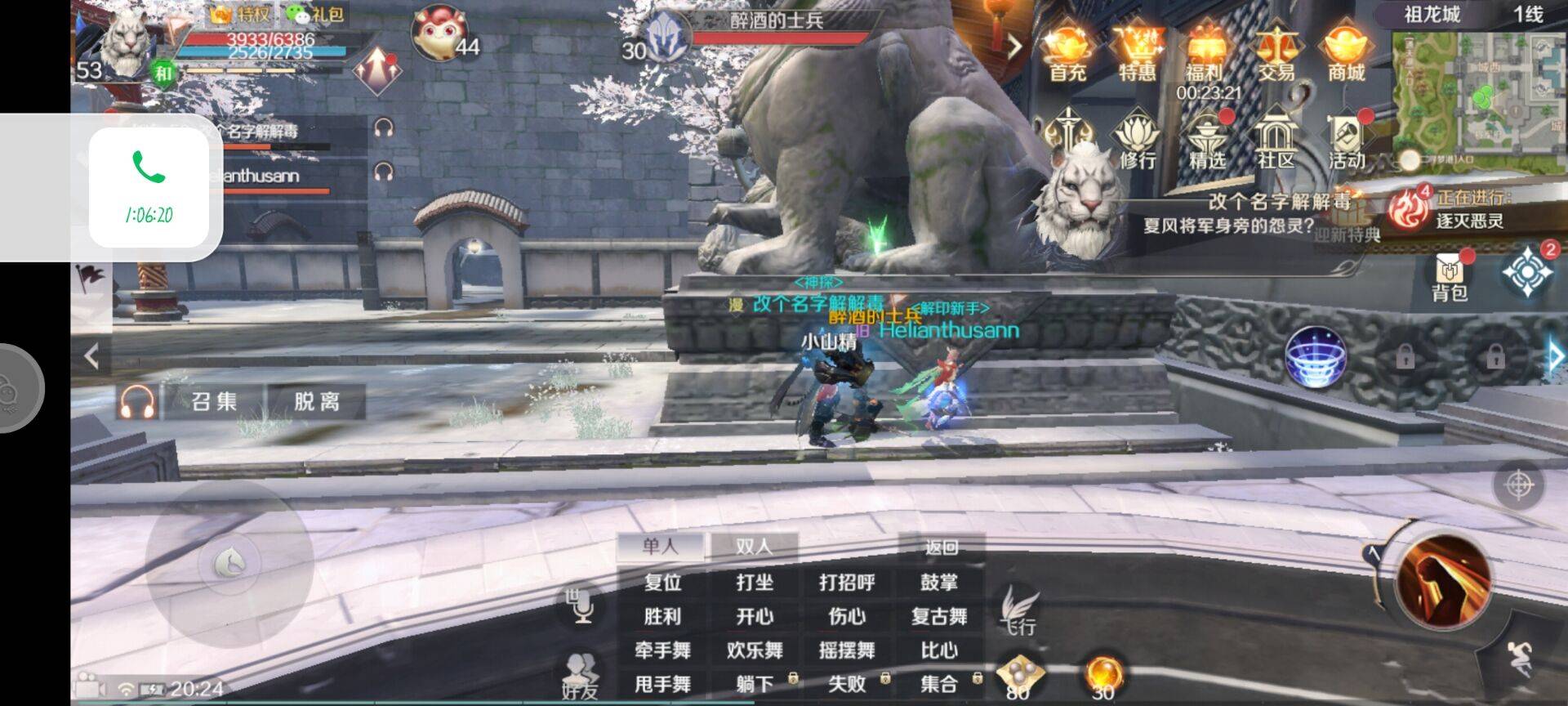
Task: Perform the 打坐 meditate emote
Action: (754, 583)
